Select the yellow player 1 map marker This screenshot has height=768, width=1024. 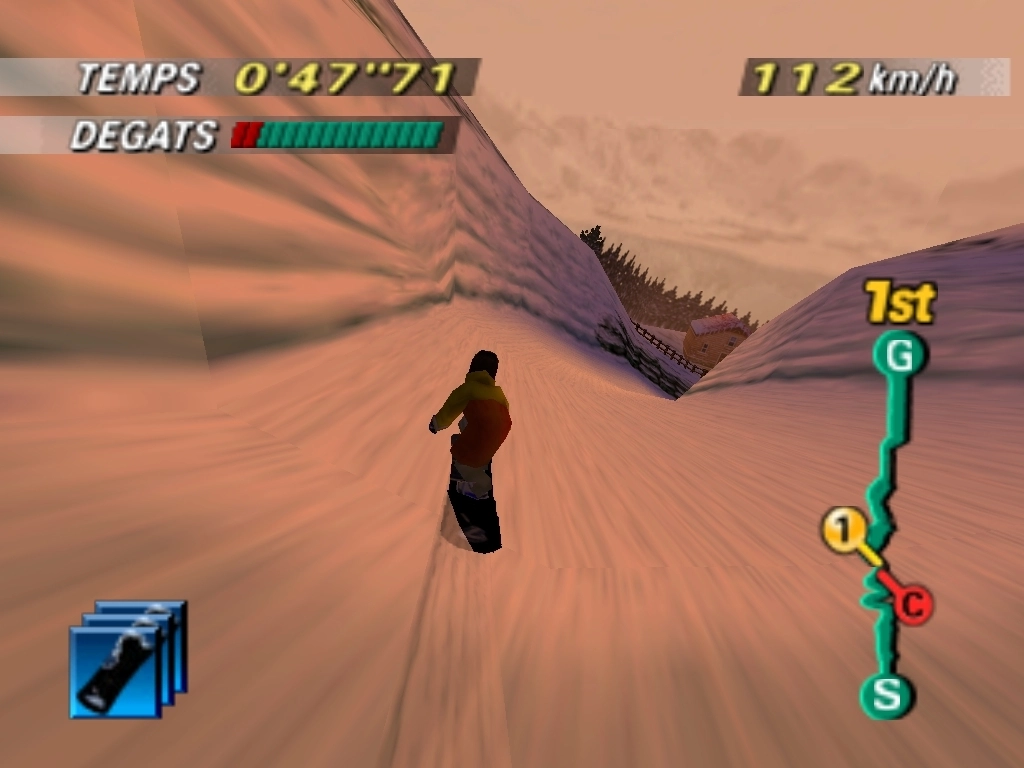(844, 530)
